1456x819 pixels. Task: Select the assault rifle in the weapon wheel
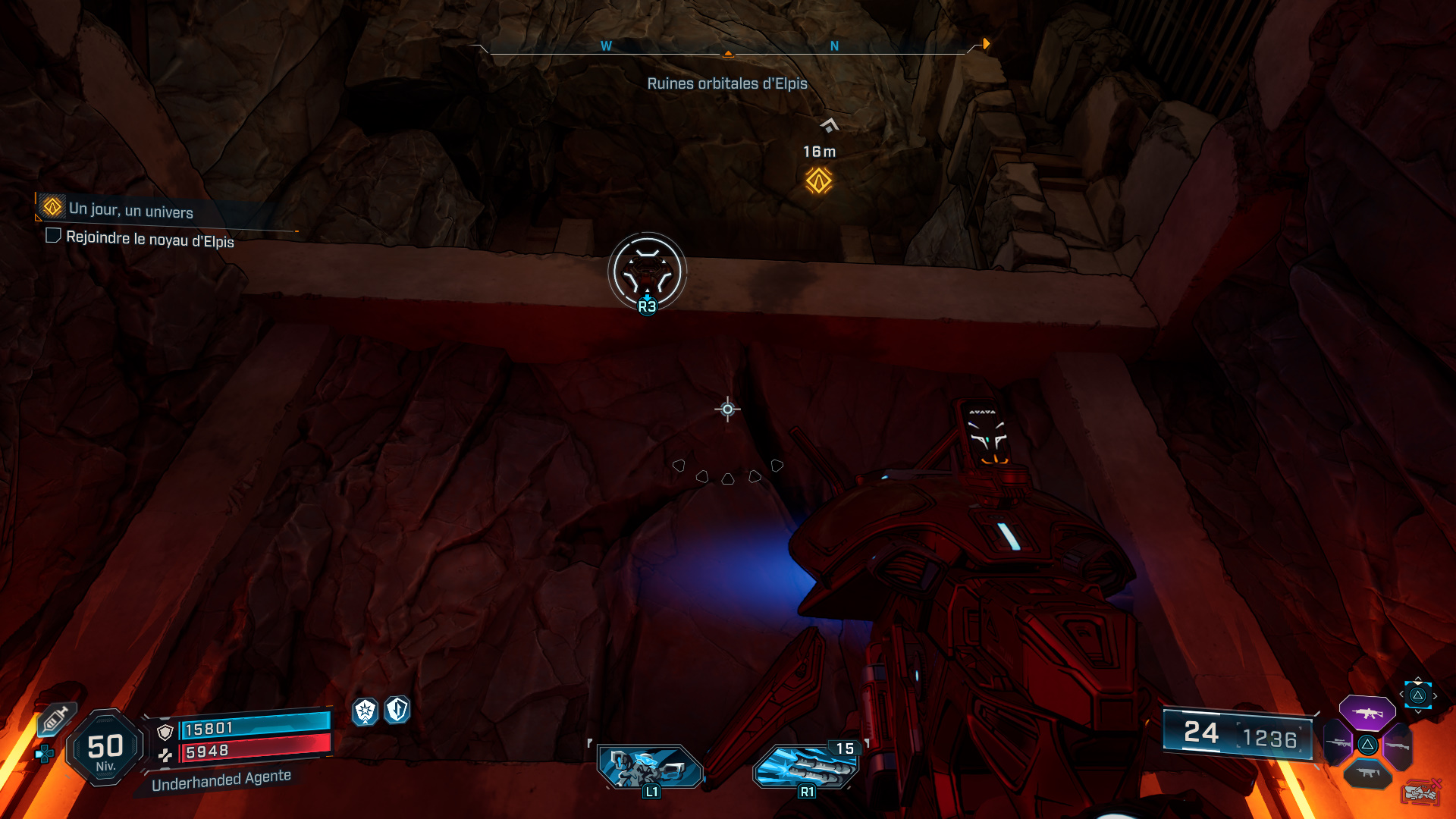point(1367,714)
